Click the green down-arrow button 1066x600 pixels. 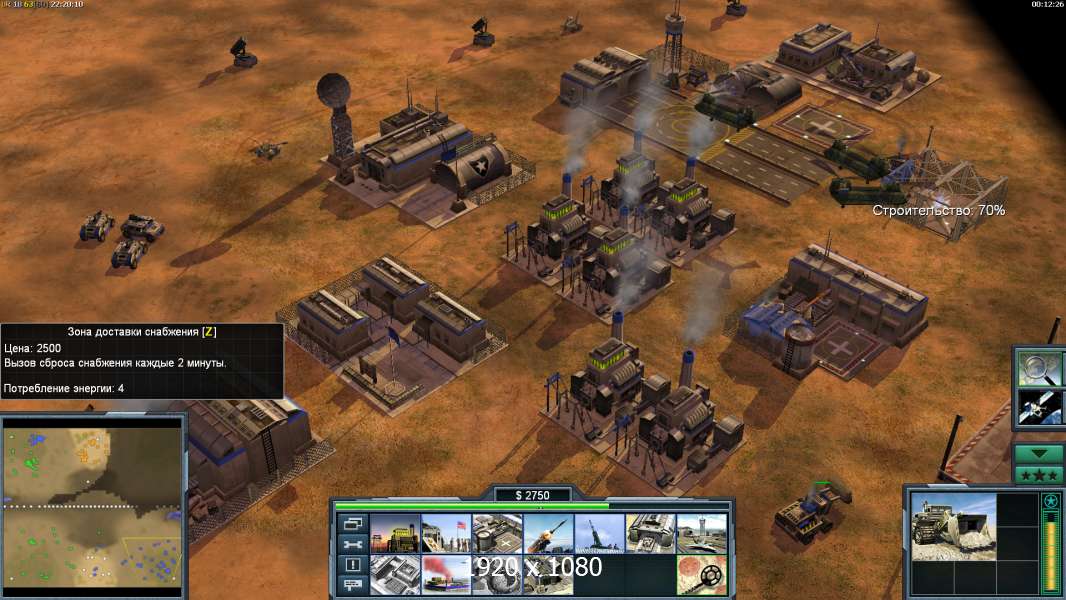pos(1039,453)
